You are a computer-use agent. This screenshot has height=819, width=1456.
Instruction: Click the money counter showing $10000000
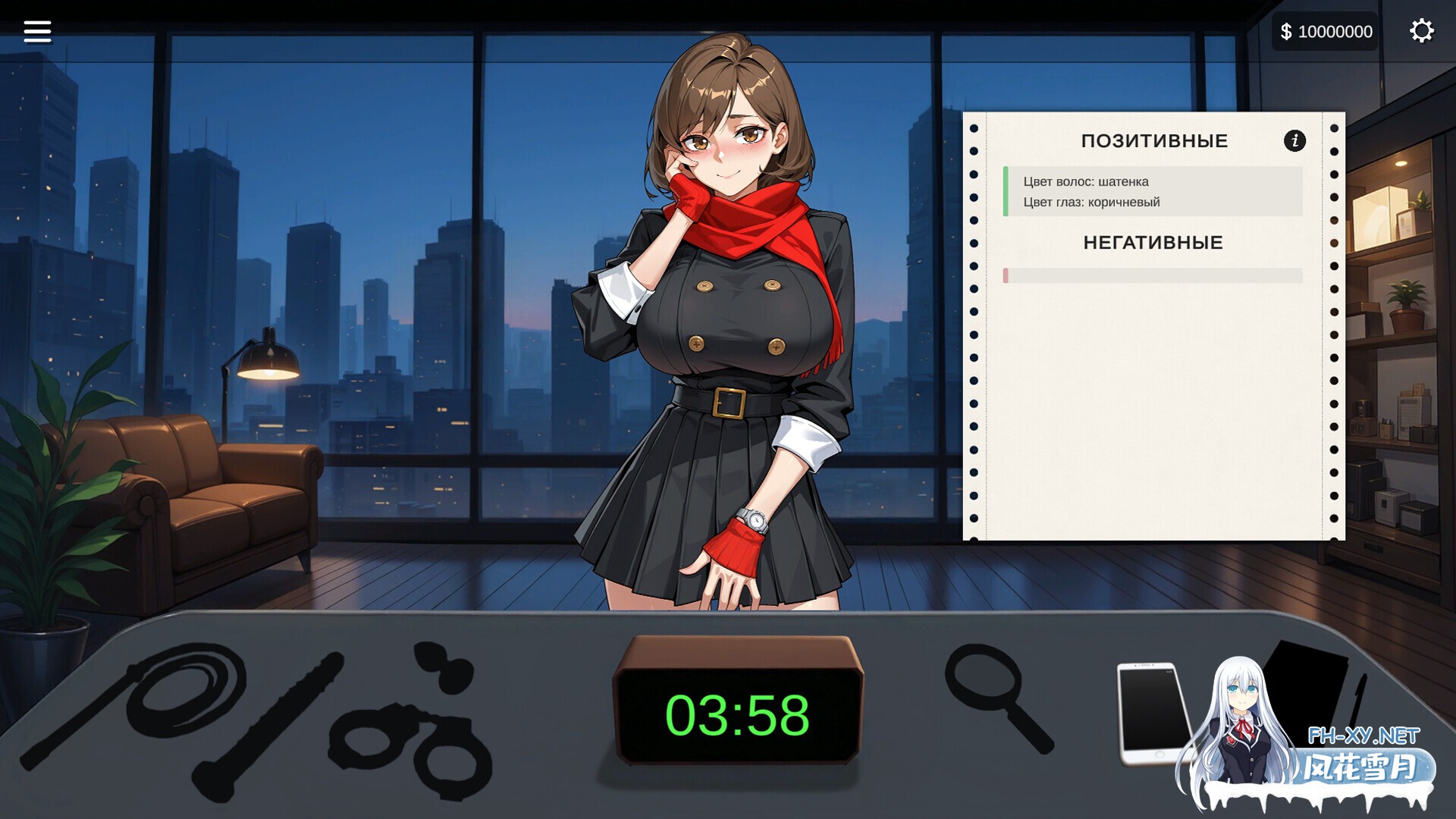[x=1324, y=31]
